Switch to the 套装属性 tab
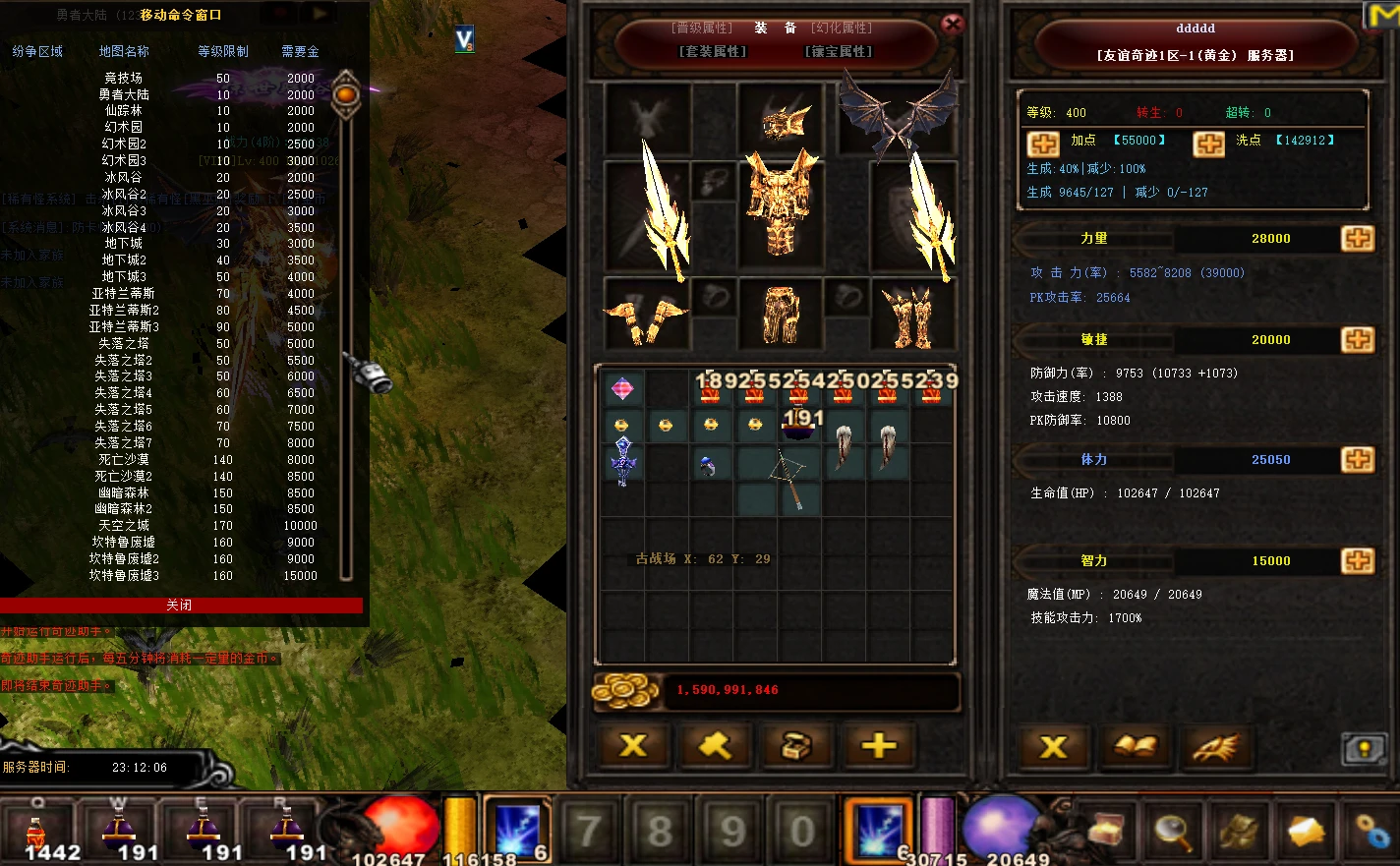This screenshot has width=1400, height=866. (x=713, y=51)
